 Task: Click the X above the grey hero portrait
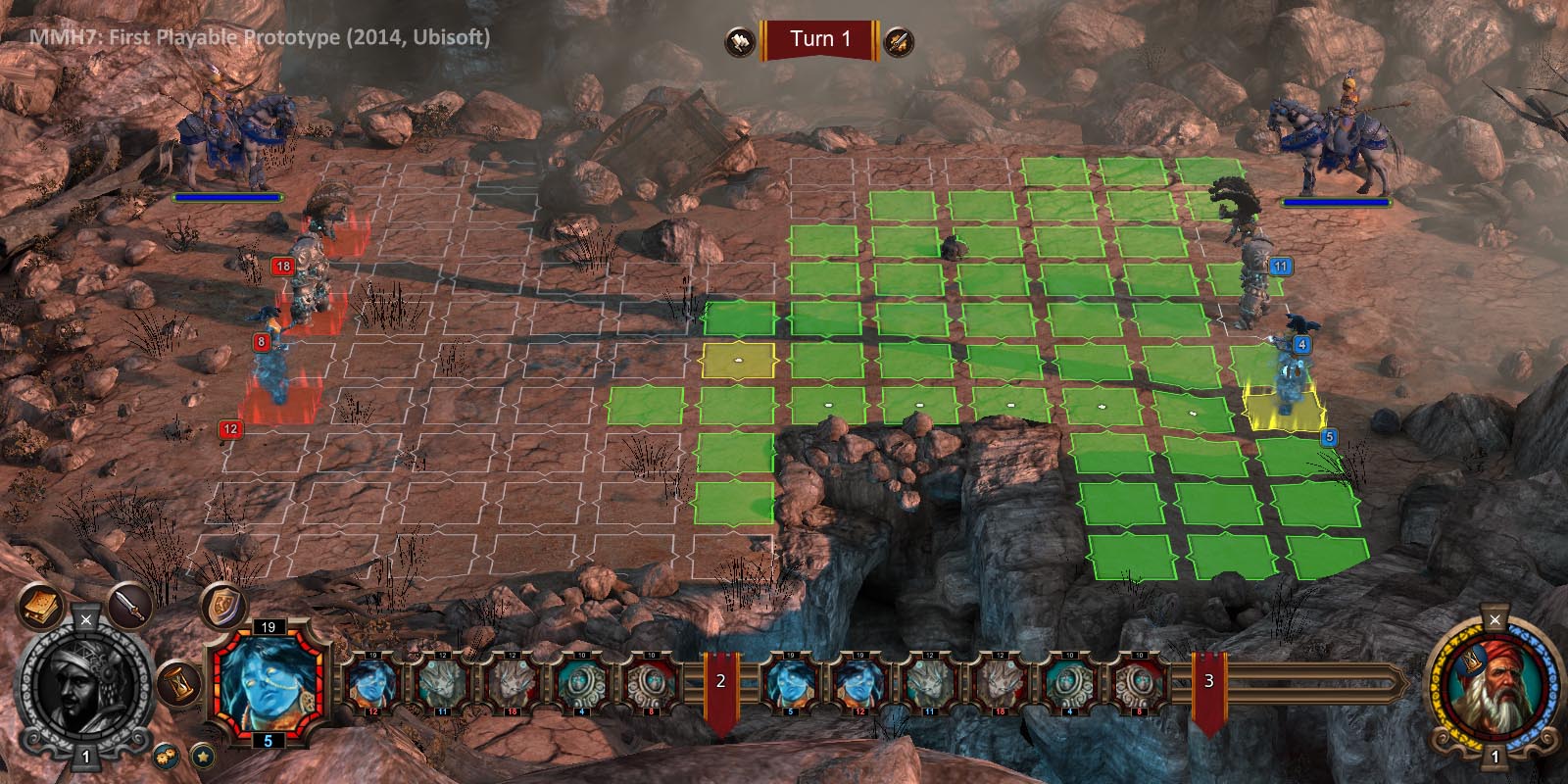point(86,619)
